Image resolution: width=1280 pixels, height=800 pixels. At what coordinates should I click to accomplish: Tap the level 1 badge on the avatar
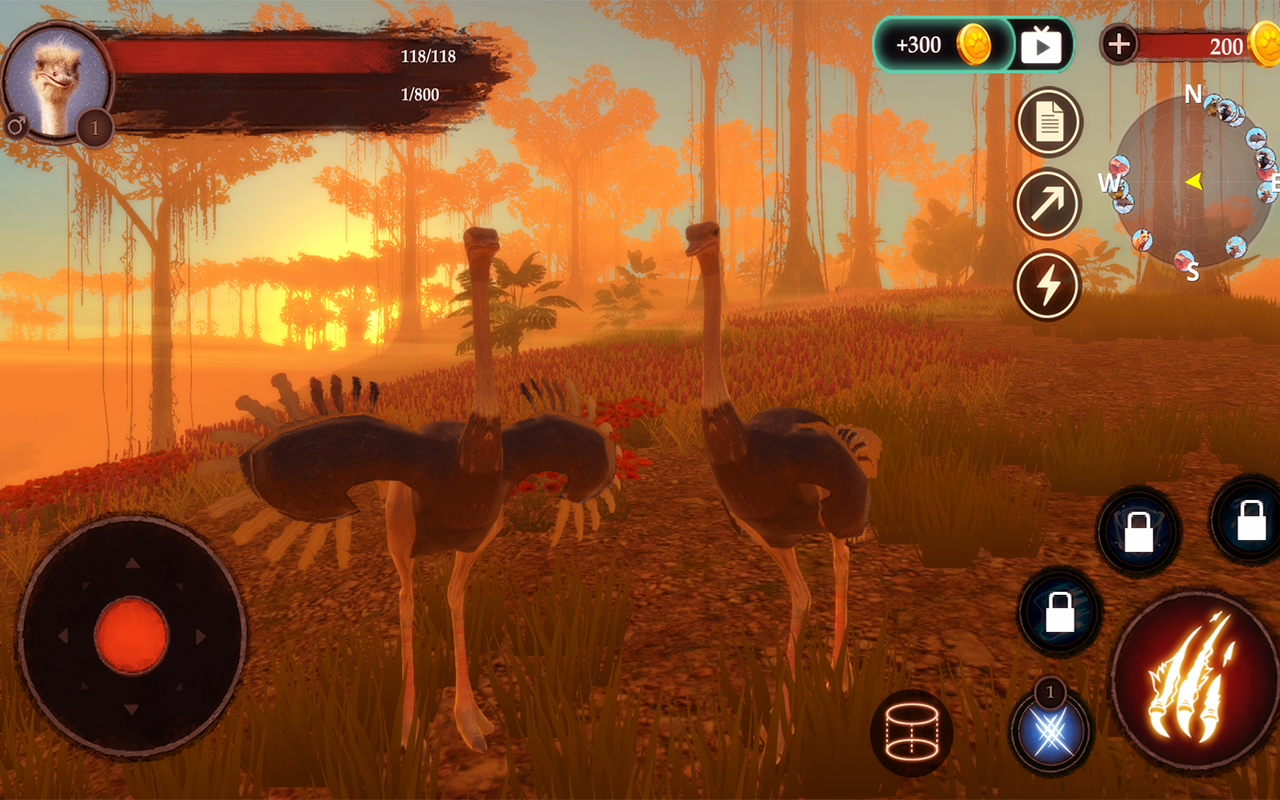click(x=92, y=128)
